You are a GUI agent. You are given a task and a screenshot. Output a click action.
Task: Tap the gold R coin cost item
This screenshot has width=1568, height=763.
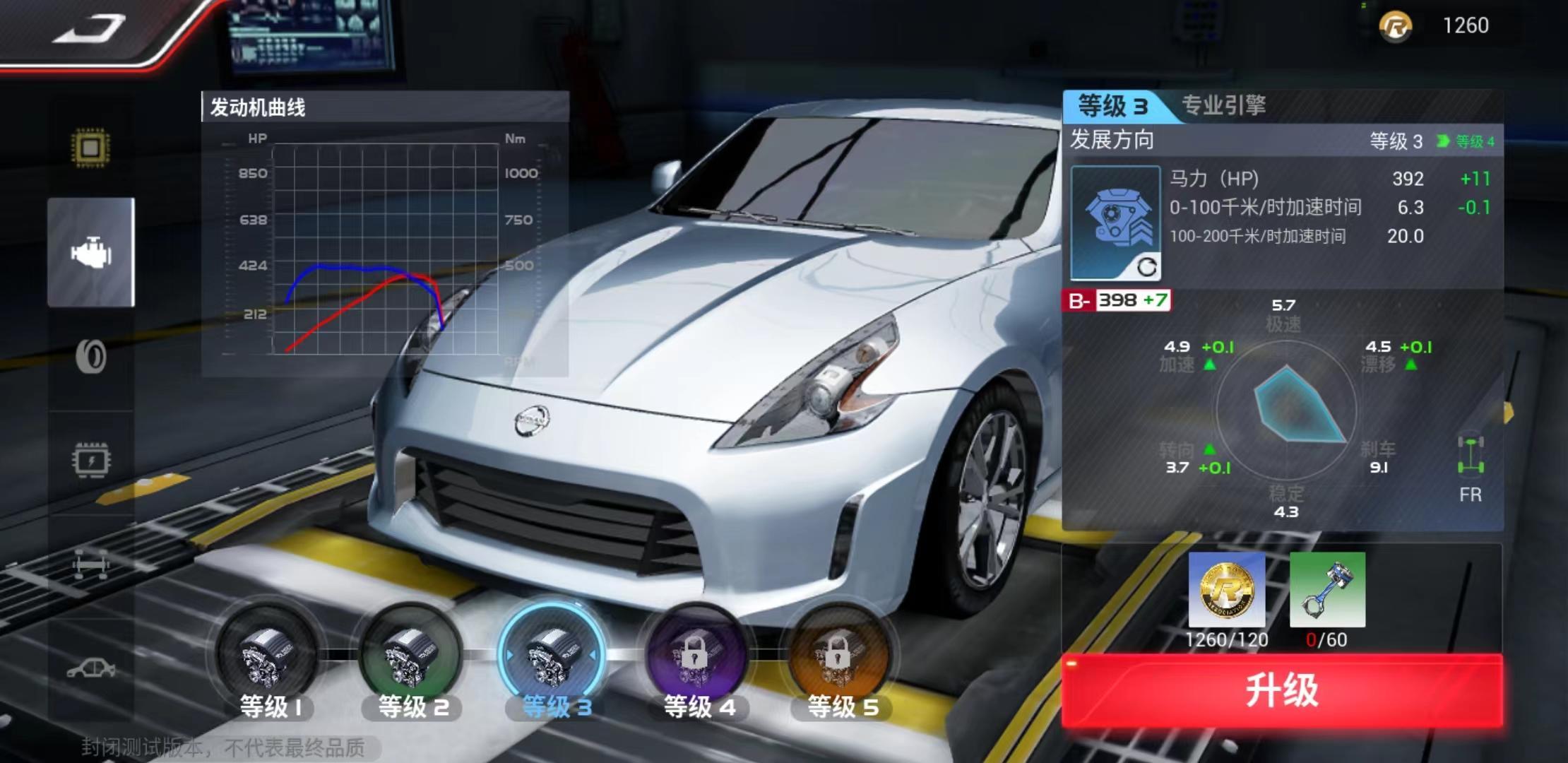(x=1227, y=590)
